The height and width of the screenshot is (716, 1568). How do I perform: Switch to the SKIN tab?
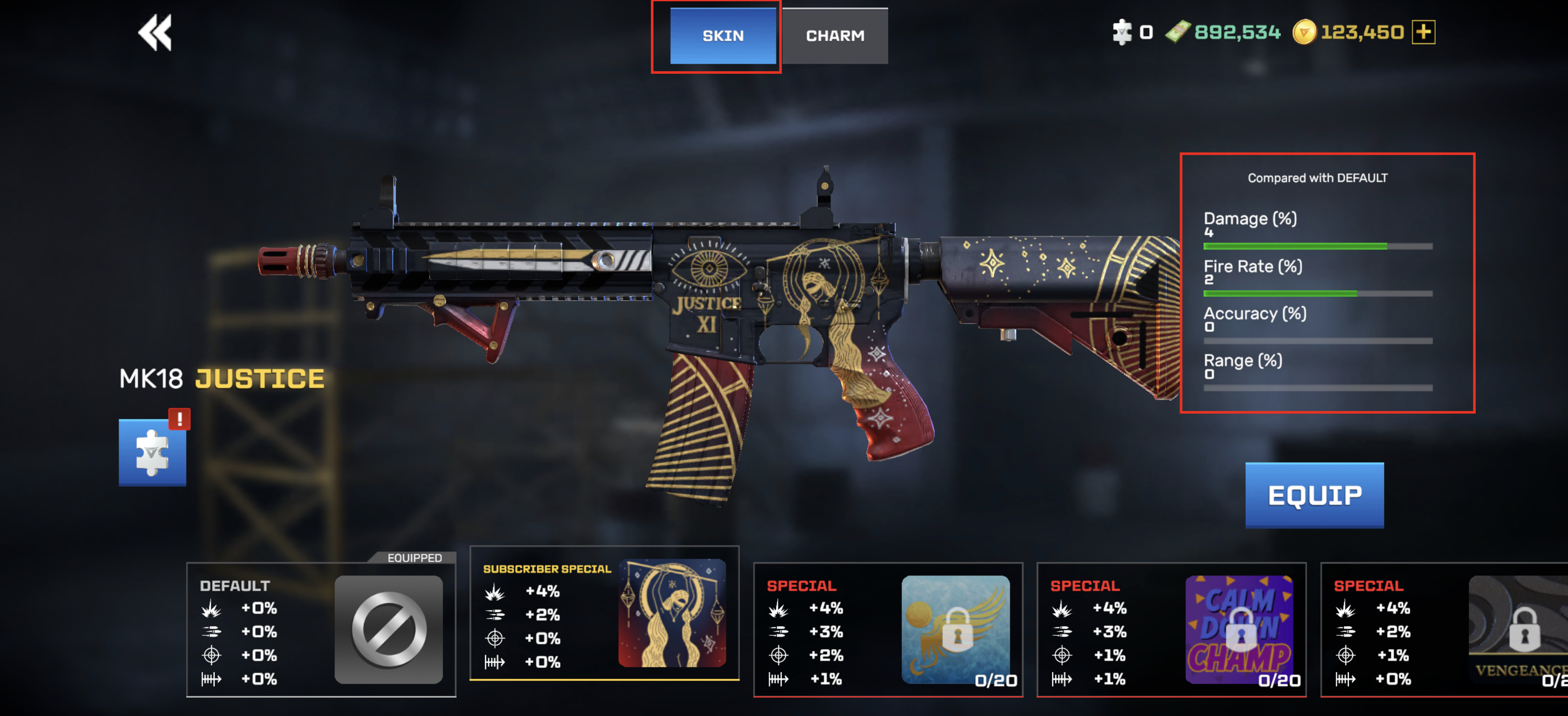(723, 36)
